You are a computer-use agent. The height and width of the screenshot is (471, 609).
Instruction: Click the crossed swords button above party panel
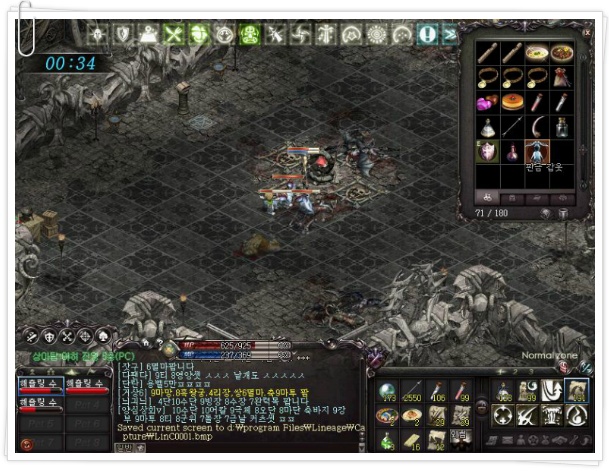67,336
